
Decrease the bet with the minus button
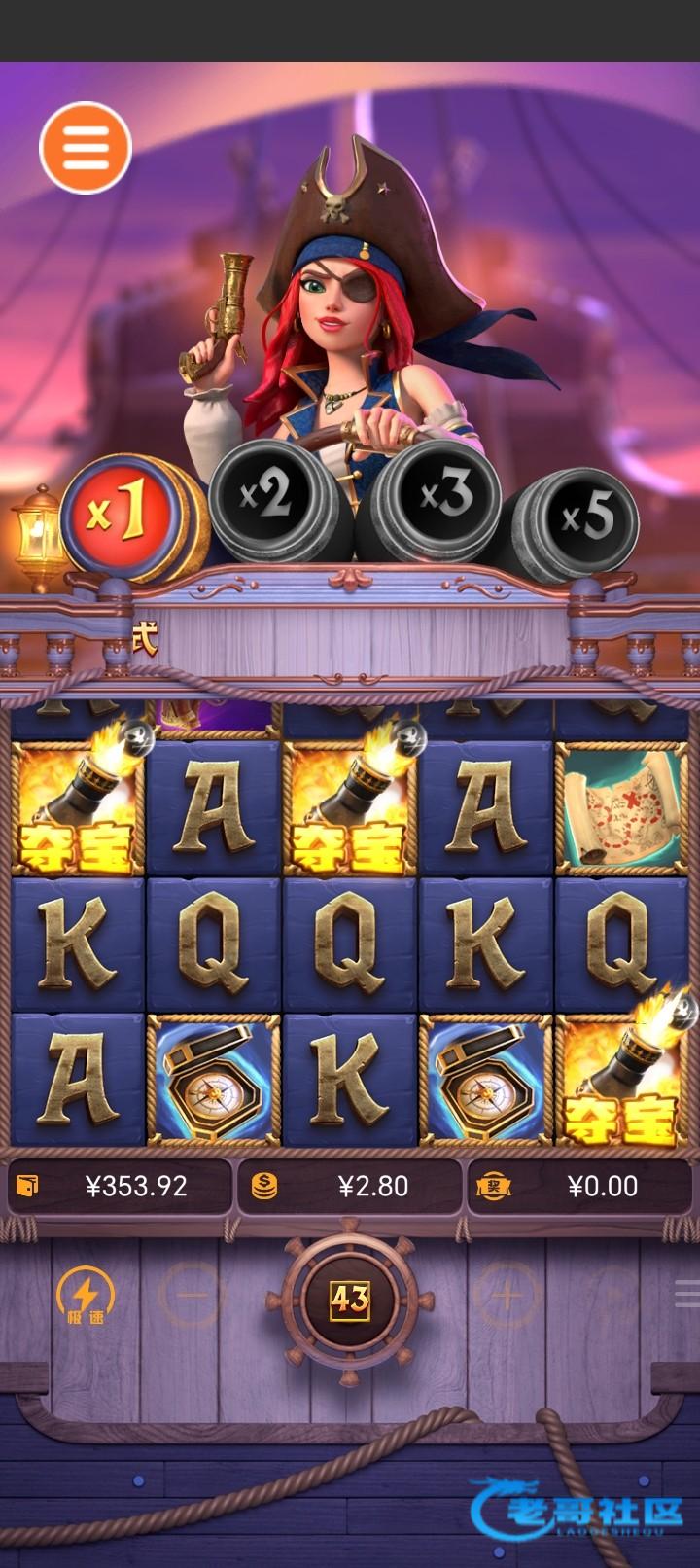pos(192,1295)
